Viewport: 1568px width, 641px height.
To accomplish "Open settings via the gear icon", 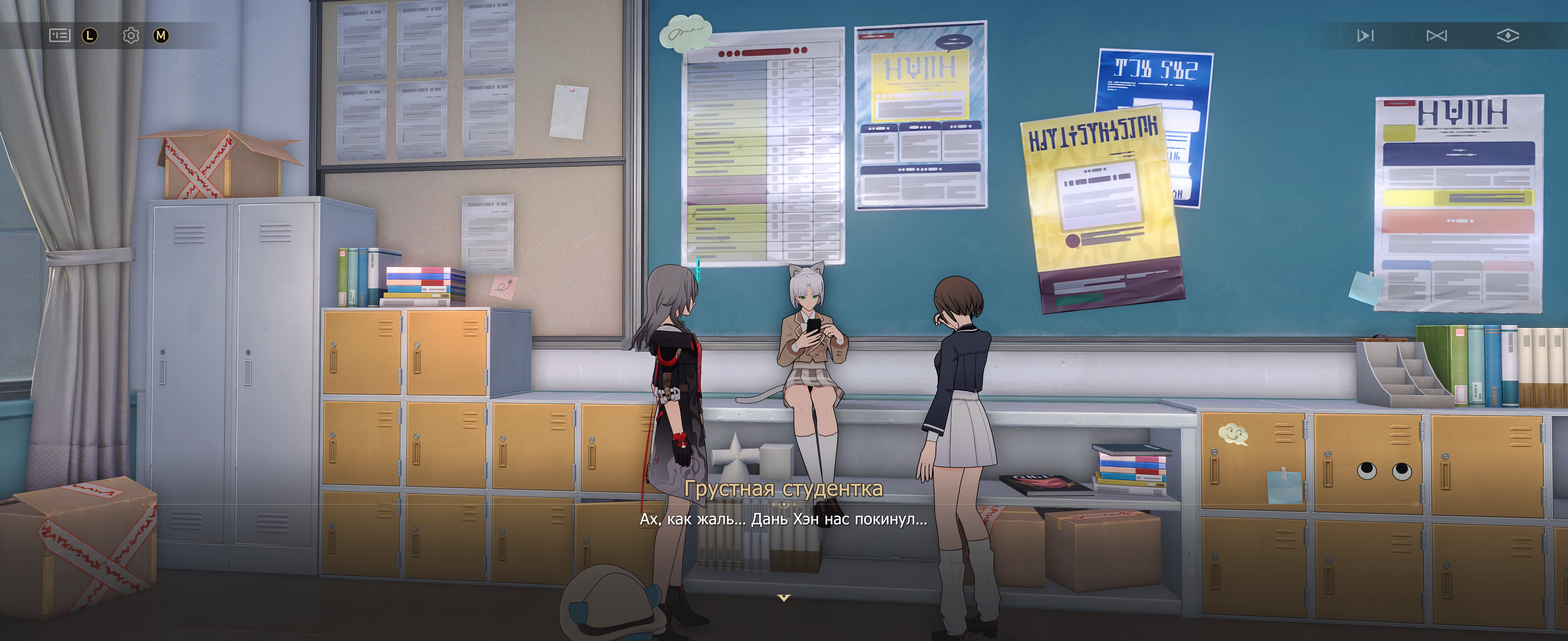I will (131, 35).
